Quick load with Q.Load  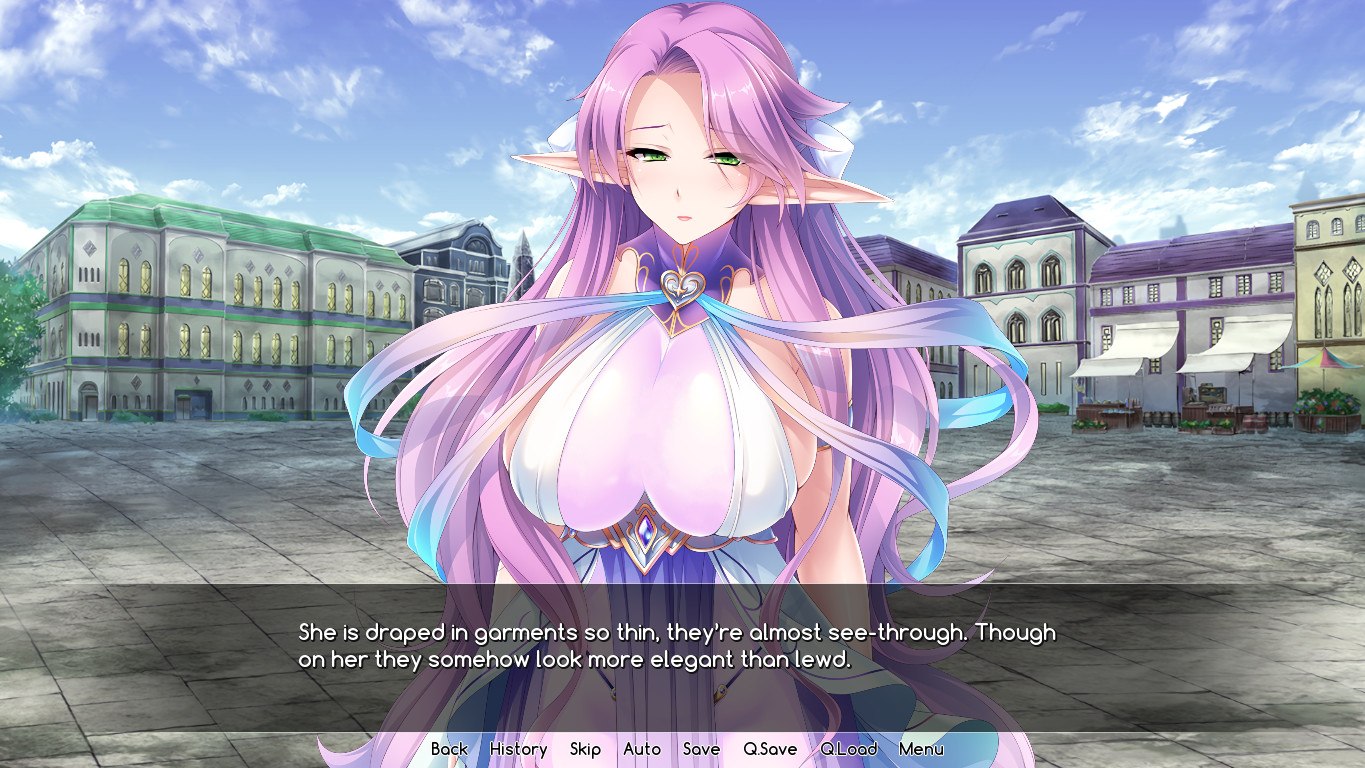point(848,749)
